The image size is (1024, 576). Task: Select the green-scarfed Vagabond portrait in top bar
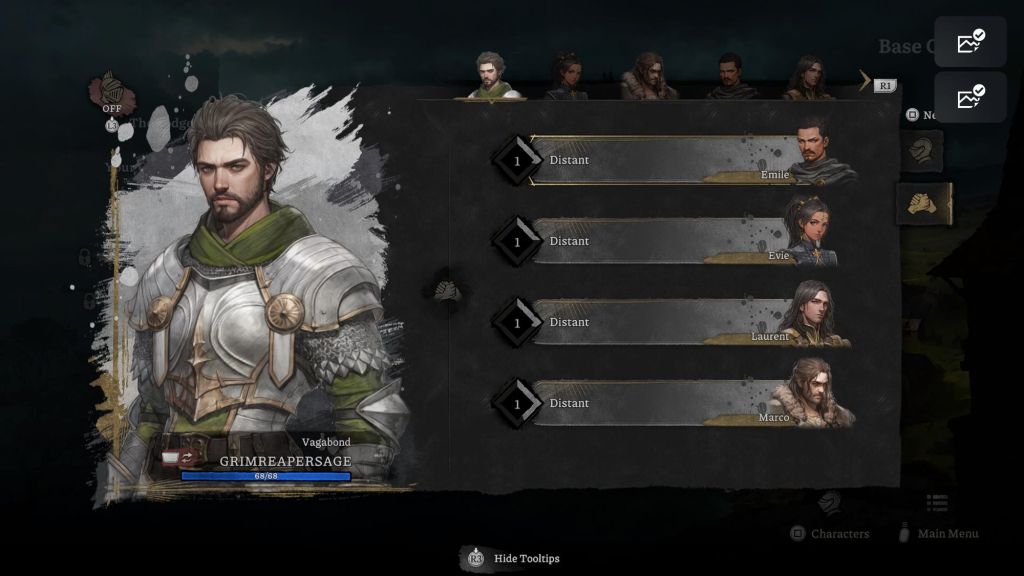click(x=490, y=76)
